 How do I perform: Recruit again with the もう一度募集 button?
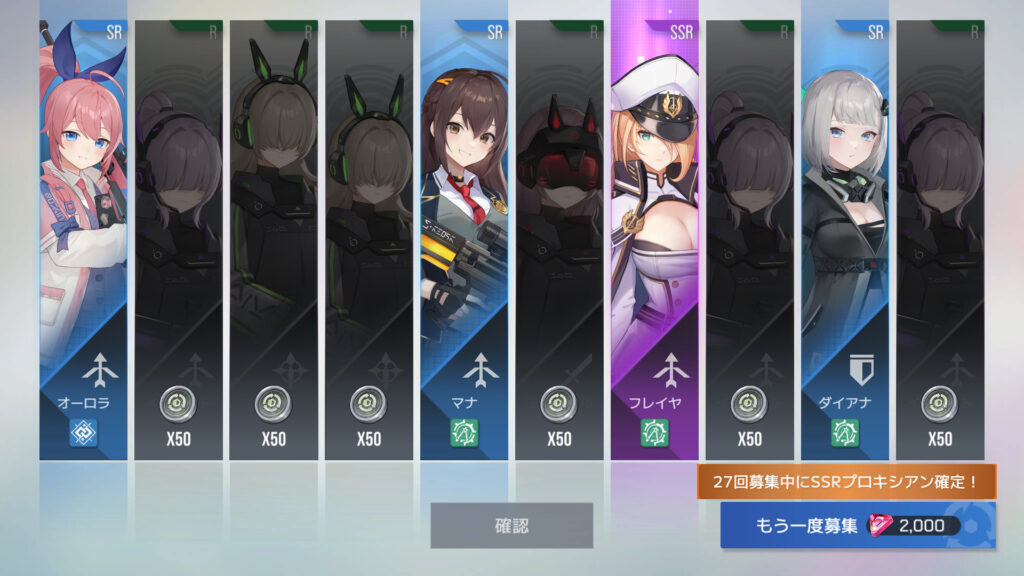click(857, 526)
